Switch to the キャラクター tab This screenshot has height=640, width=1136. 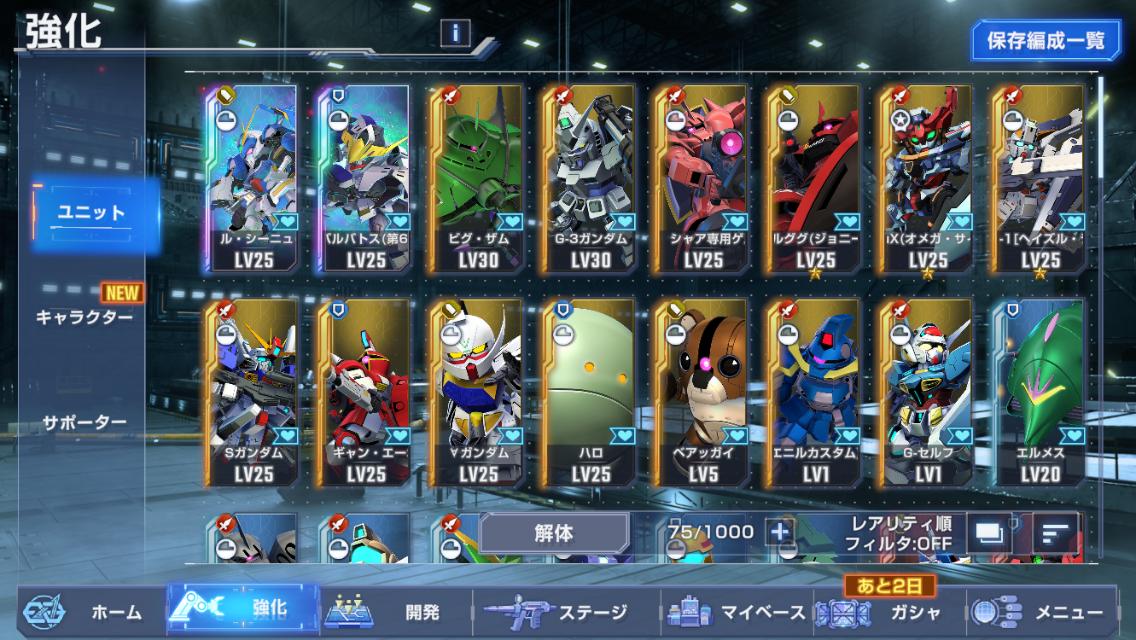click(83, 317)
